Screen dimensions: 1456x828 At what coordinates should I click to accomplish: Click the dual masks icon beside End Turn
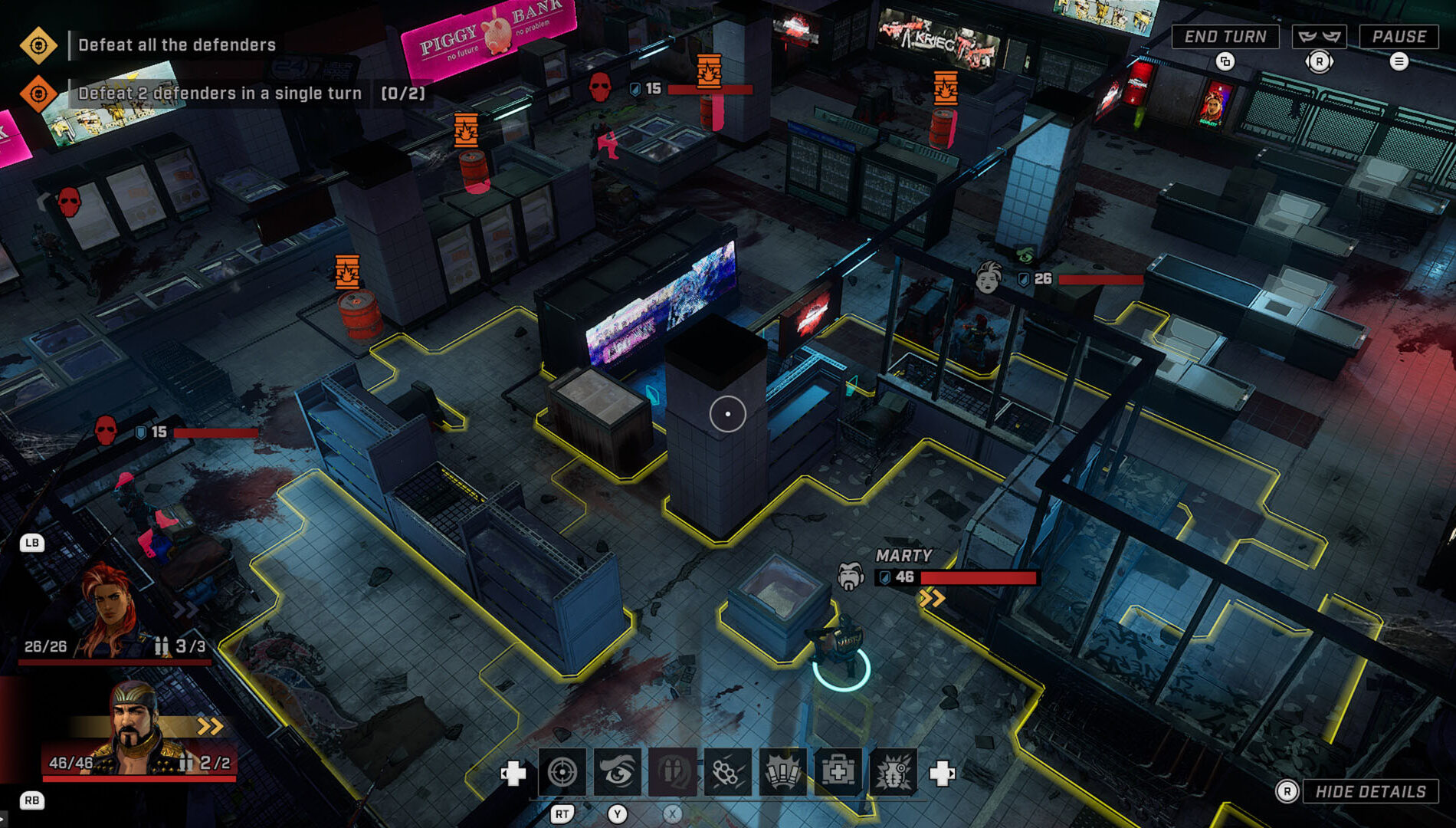1320,35
